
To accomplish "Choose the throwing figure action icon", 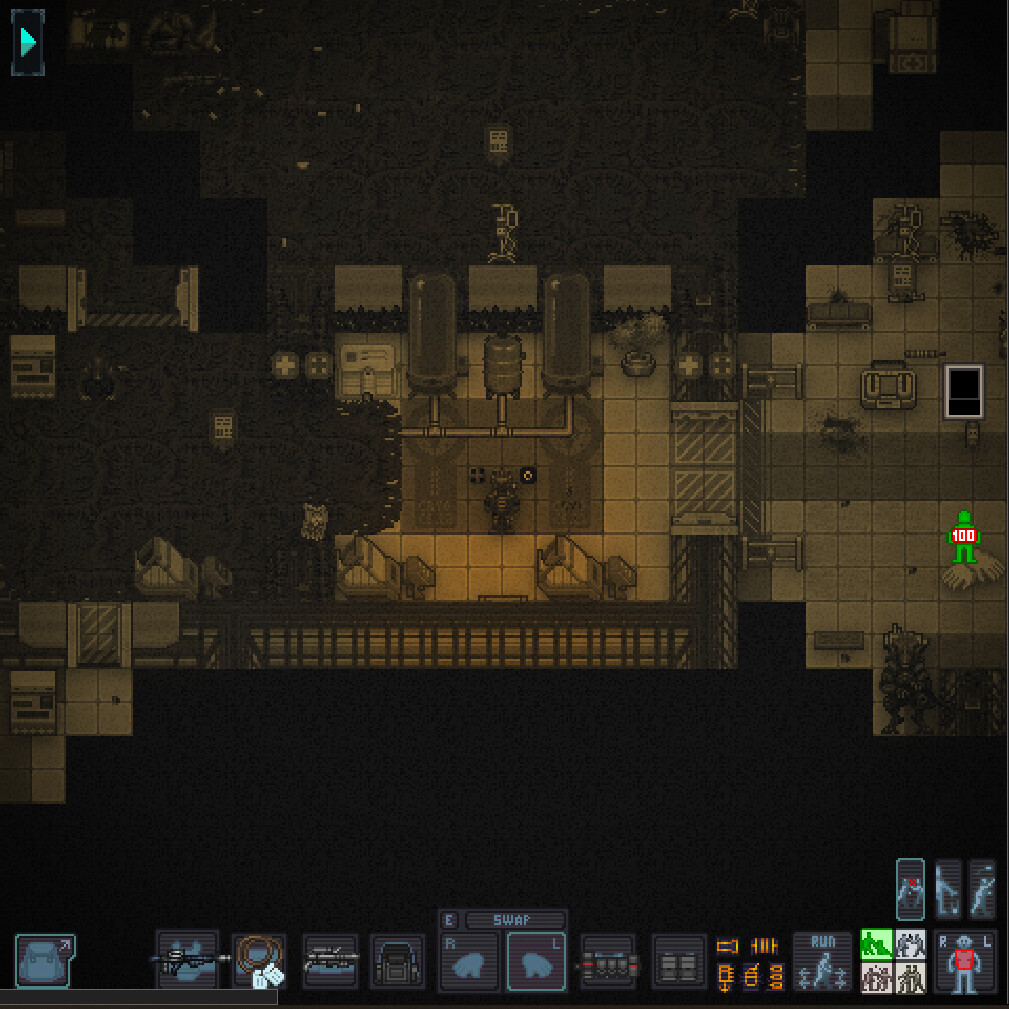I will click(x=982, y=889).
